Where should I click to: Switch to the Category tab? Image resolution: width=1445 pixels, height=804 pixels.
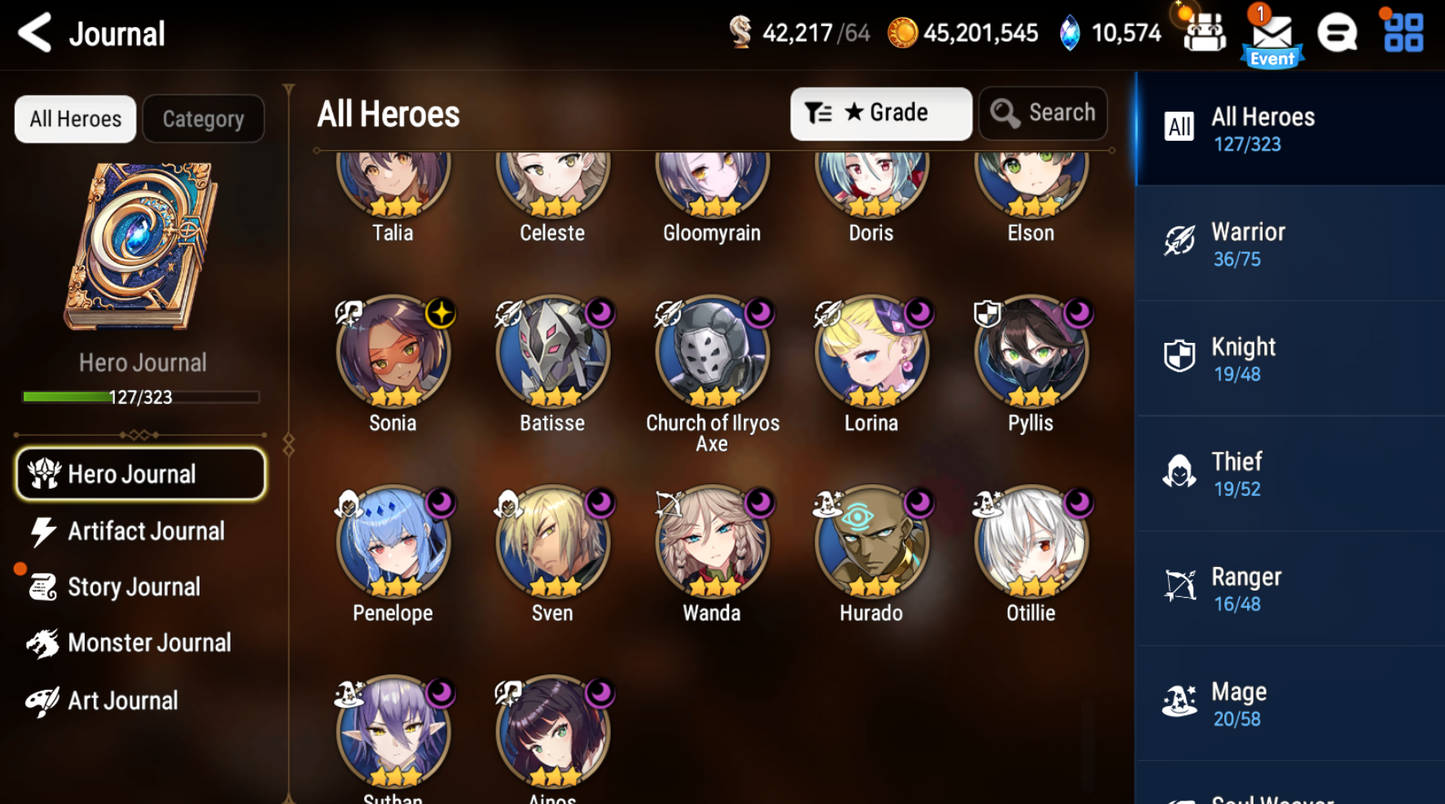pyautogui.click(x=203, y=119)
